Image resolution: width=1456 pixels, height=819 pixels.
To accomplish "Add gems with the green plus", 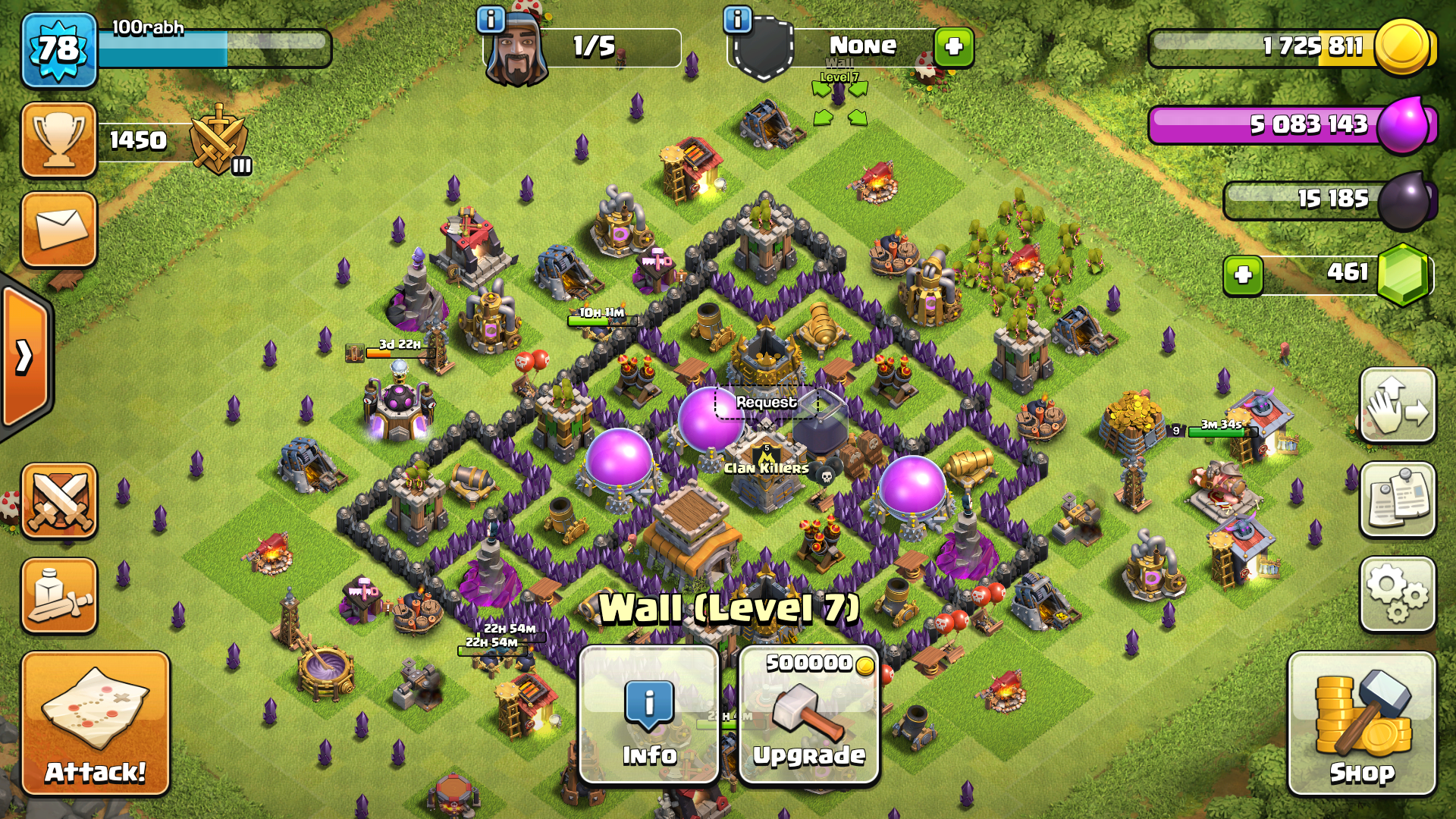I will (1243, 275).
